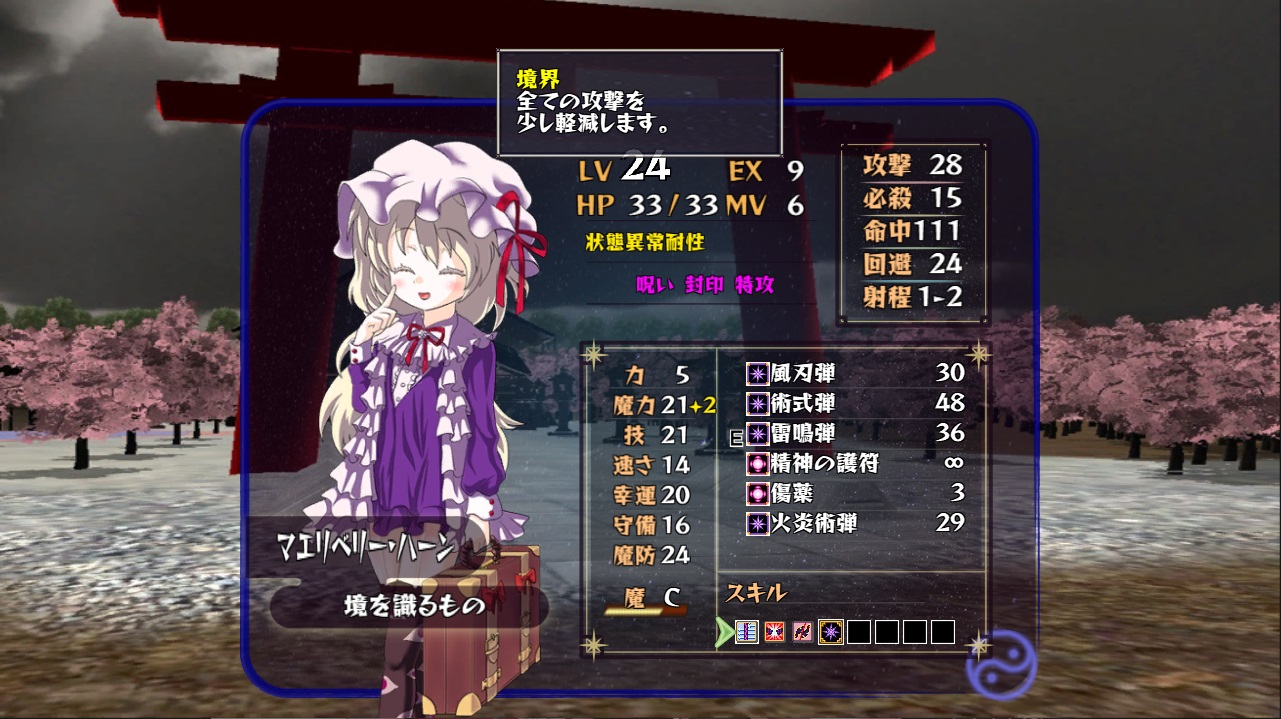Select the 傷薬 healing medicine

854,493
